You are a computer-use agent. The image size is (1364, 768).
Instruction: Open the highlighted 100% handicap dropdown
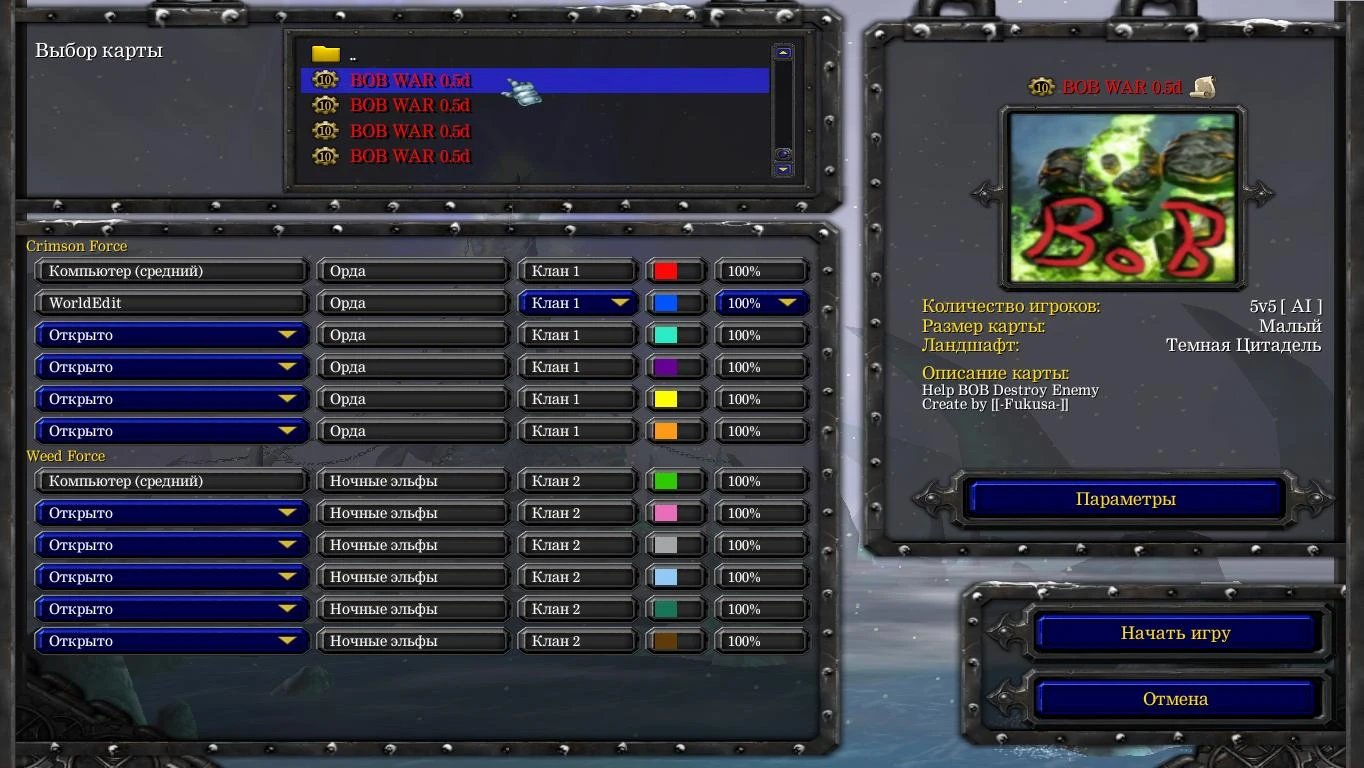[761, 302]
